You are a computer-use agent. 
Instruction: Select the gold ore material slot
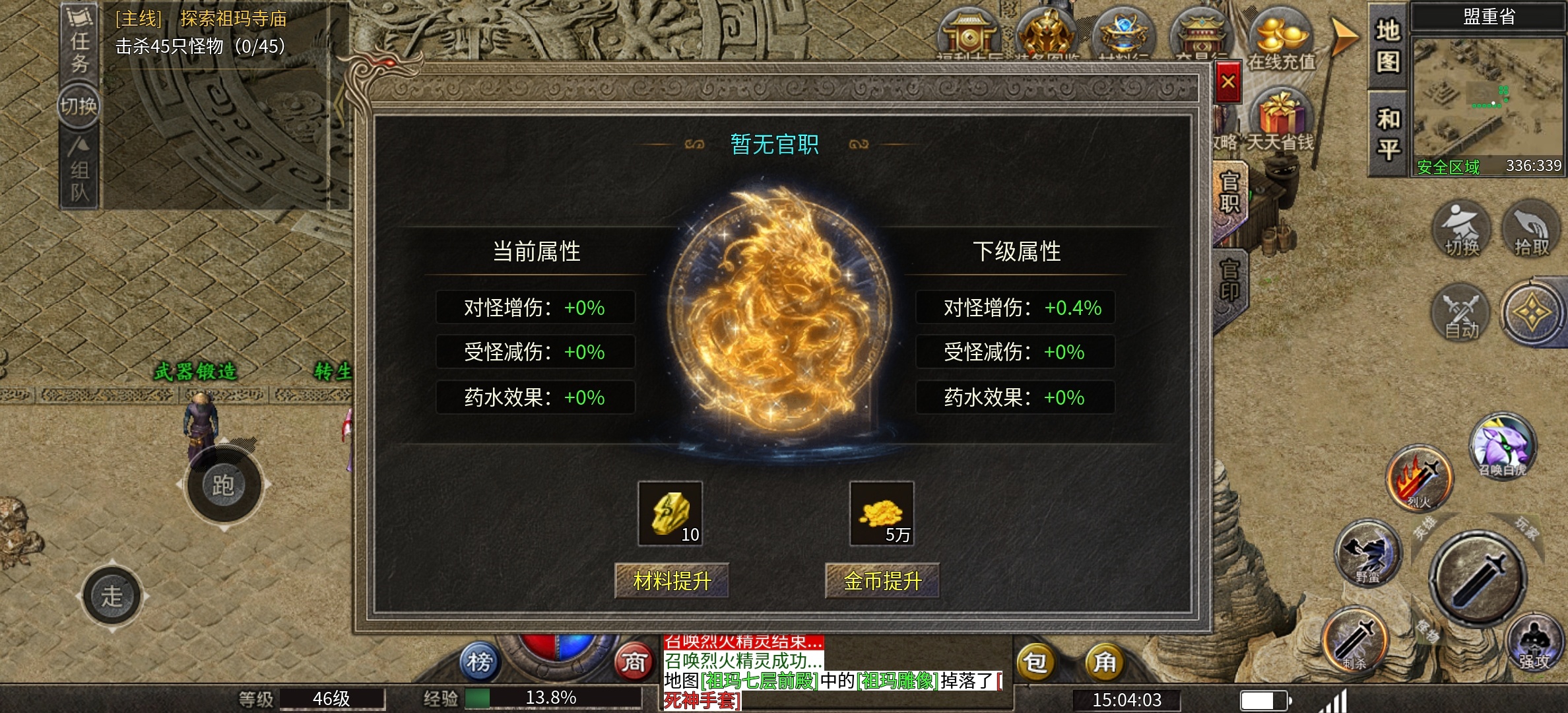click(x=670, y=514)
